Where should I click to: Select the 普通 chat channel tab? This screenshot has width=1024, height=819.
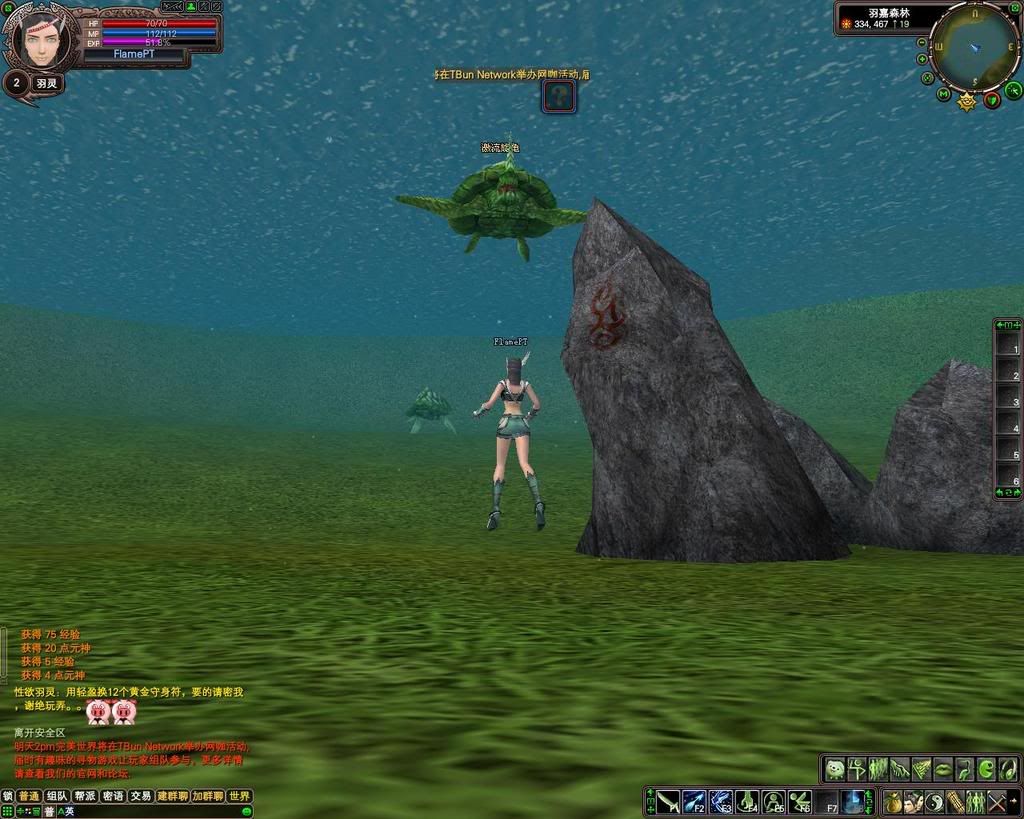click(x=29, y=796)
